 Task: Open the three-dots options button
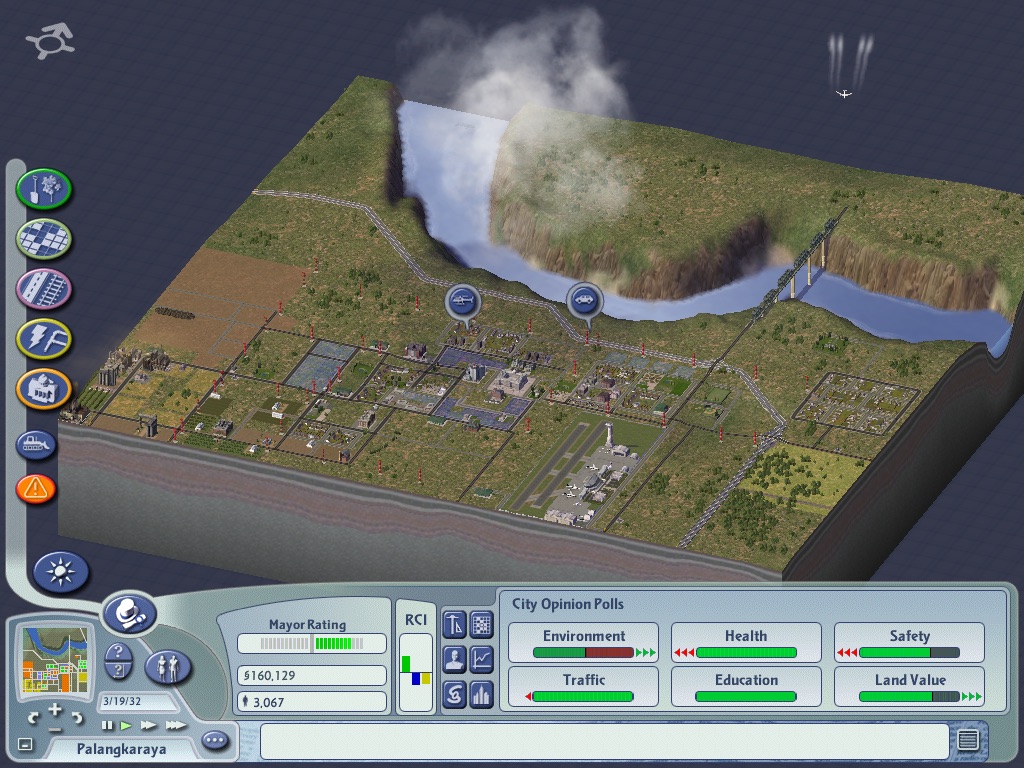point(215,741)
